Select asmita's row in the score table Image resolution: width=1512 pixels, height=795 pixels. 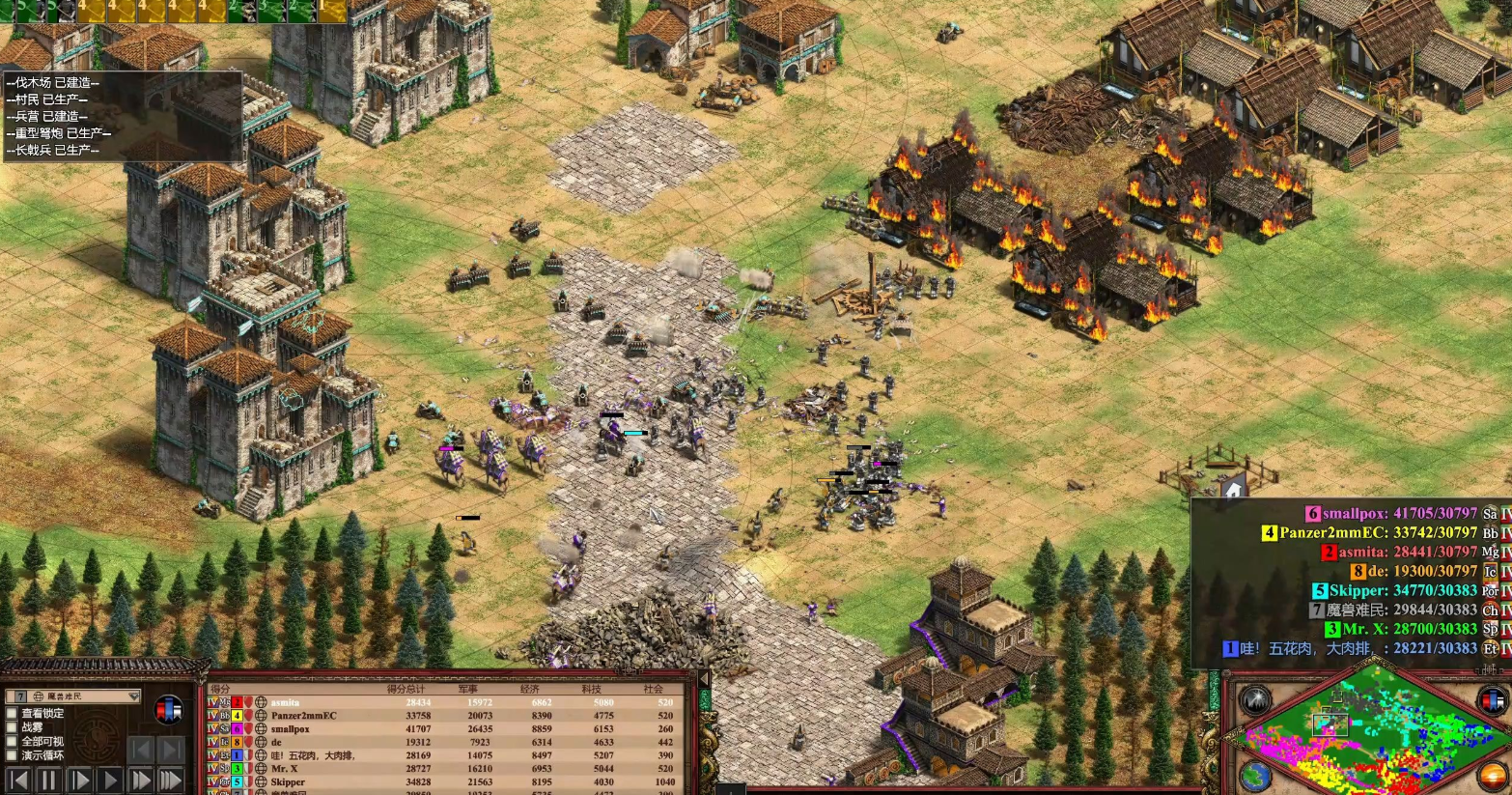[x=285, y=702]
